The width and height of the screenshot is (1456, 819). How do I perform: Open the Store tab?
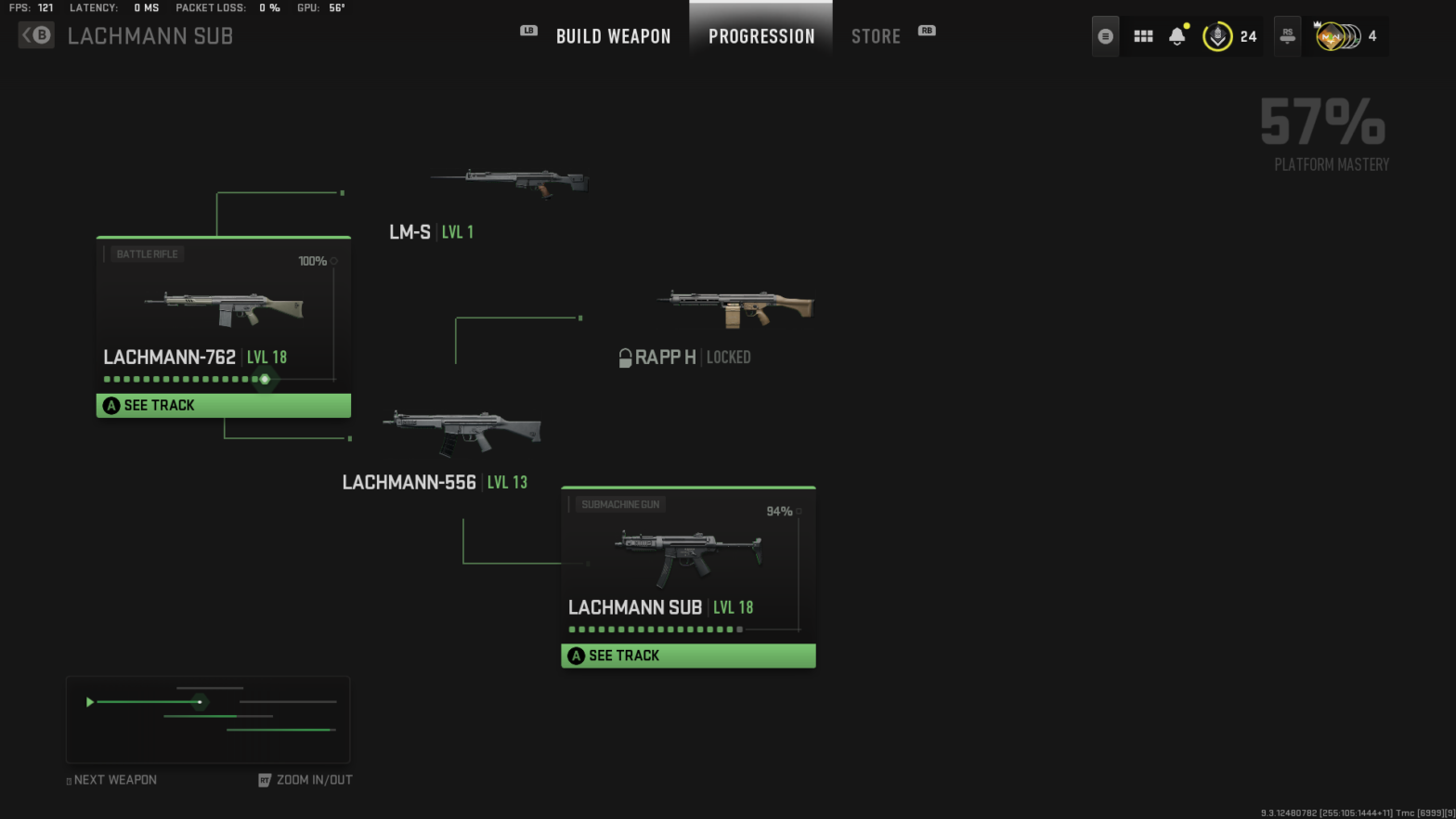pos(875,36)
